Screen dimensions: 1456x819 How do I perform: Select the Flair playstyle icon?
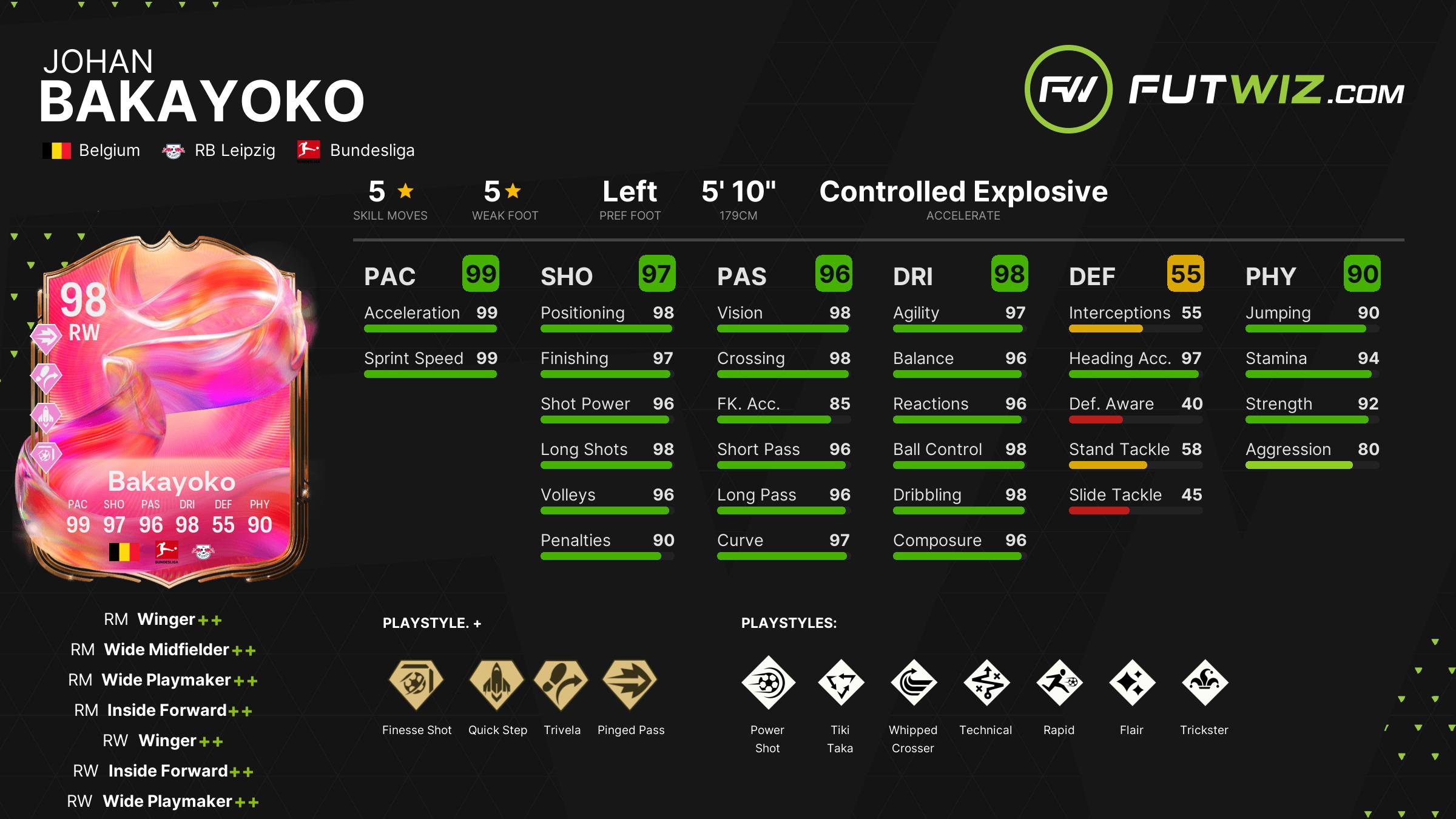pyautogui.click(x=1132, y=682)
